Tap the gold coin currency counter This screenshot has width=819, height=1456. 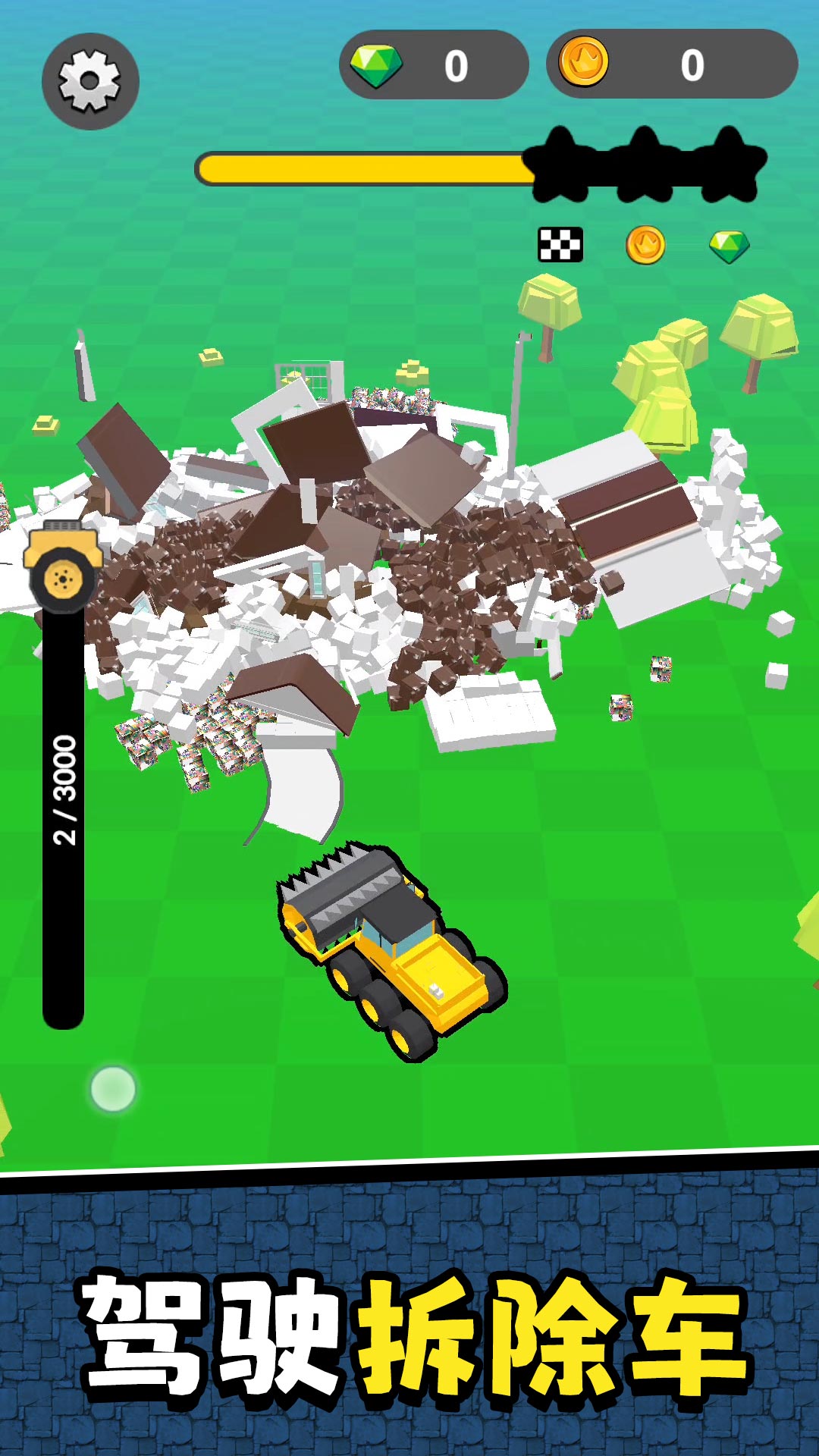click(x=671, y=64)
